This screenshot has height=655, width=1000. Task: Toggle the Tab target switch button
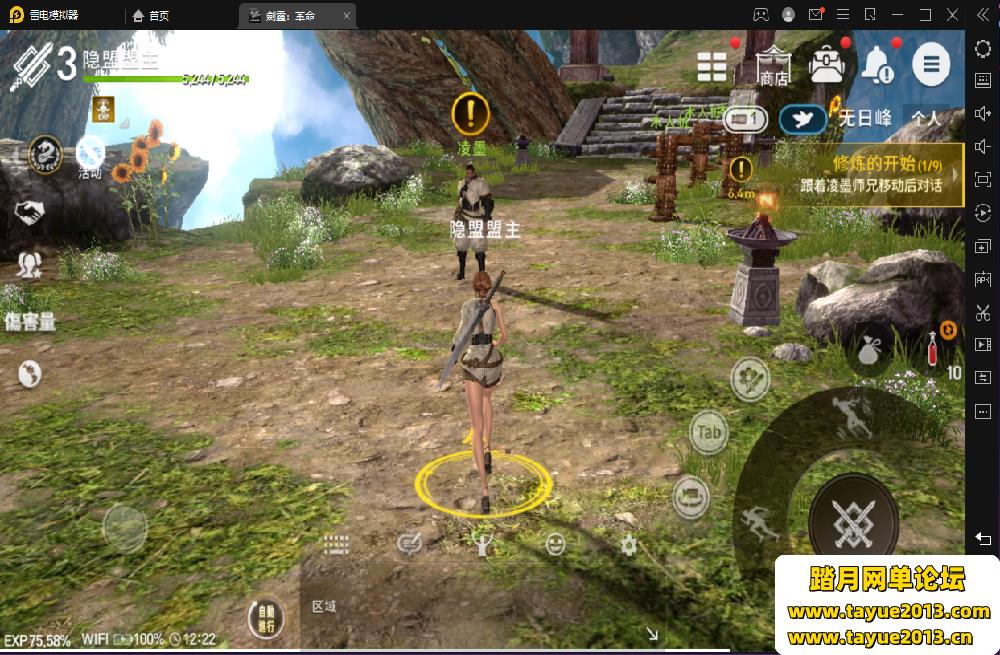point(709,432)
